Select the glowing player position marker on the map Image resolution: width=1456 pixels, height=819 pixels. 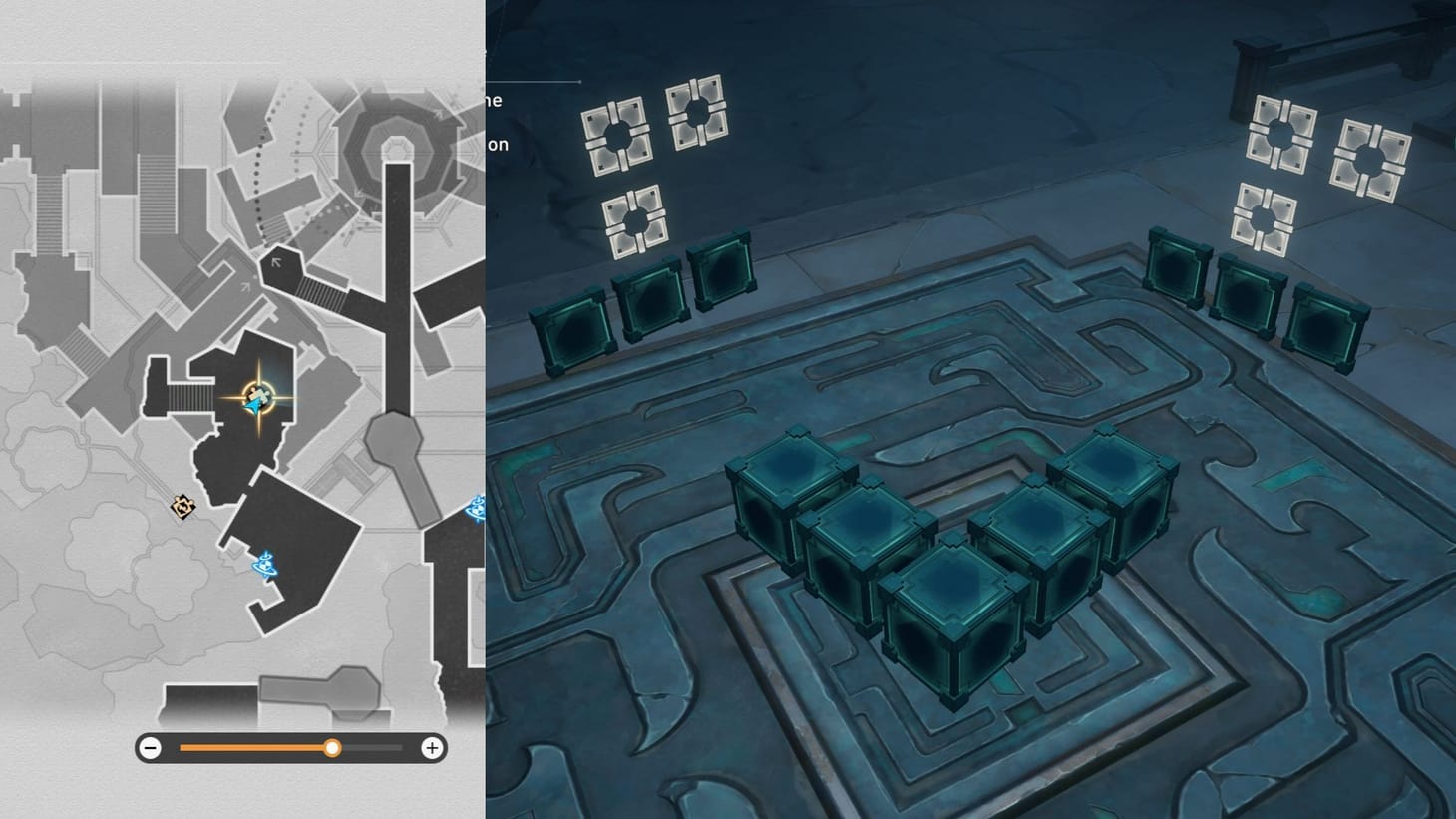(x=257, y=399)
